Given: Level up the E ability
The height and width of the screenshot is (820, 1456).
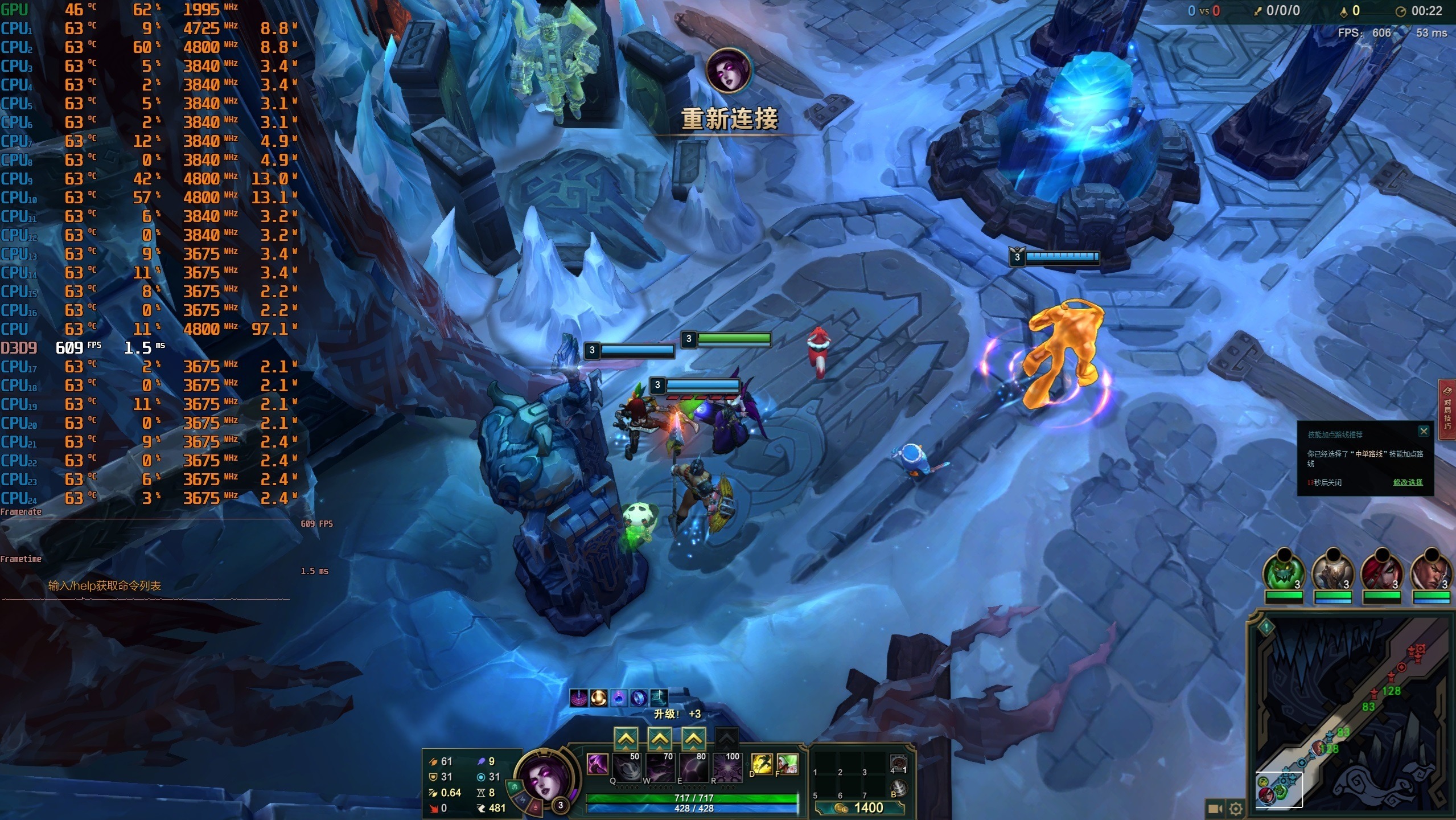Looking at the screenshot, I should tap(693, 739).
